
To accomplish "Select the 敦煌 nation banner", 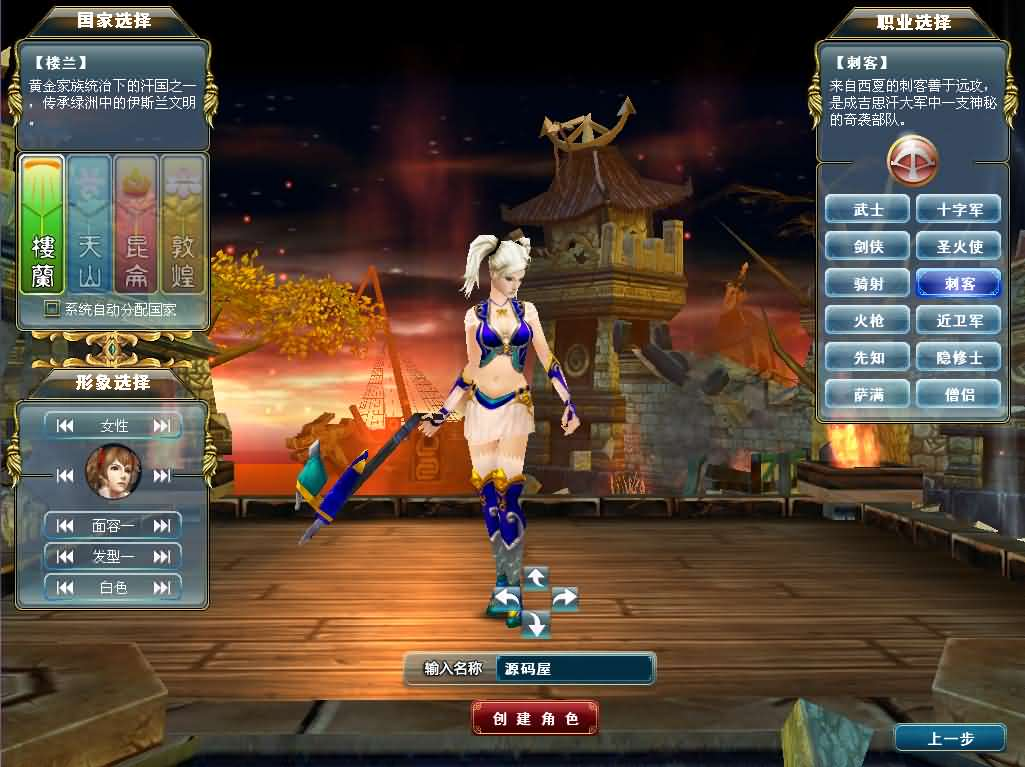I will tap(183, 224).
